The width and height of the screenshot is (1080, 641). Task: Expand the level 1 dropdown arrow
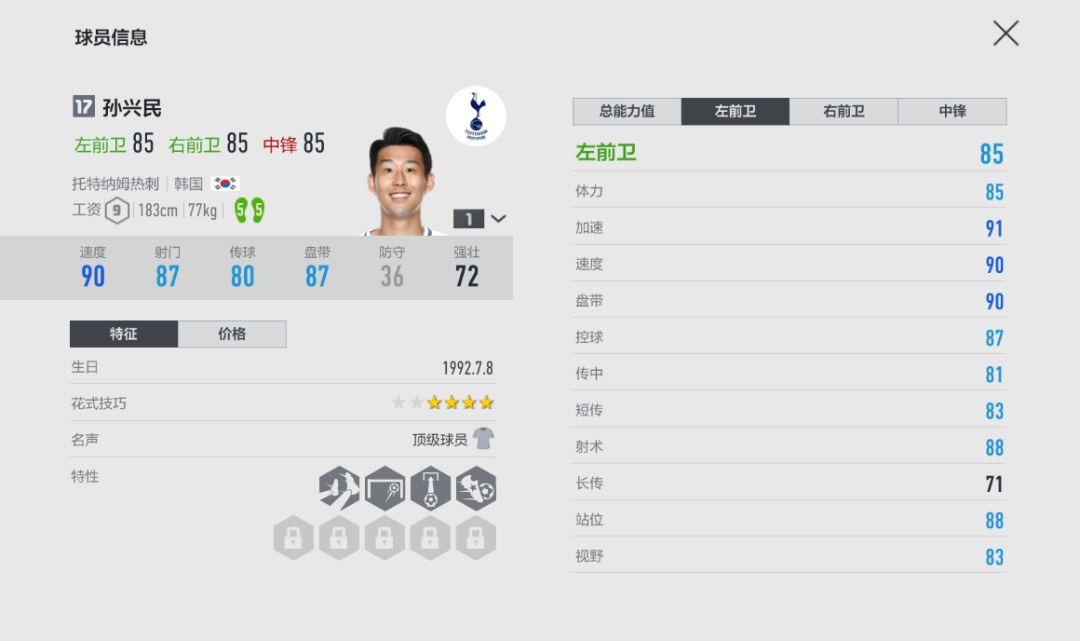(x=498, y=219)
